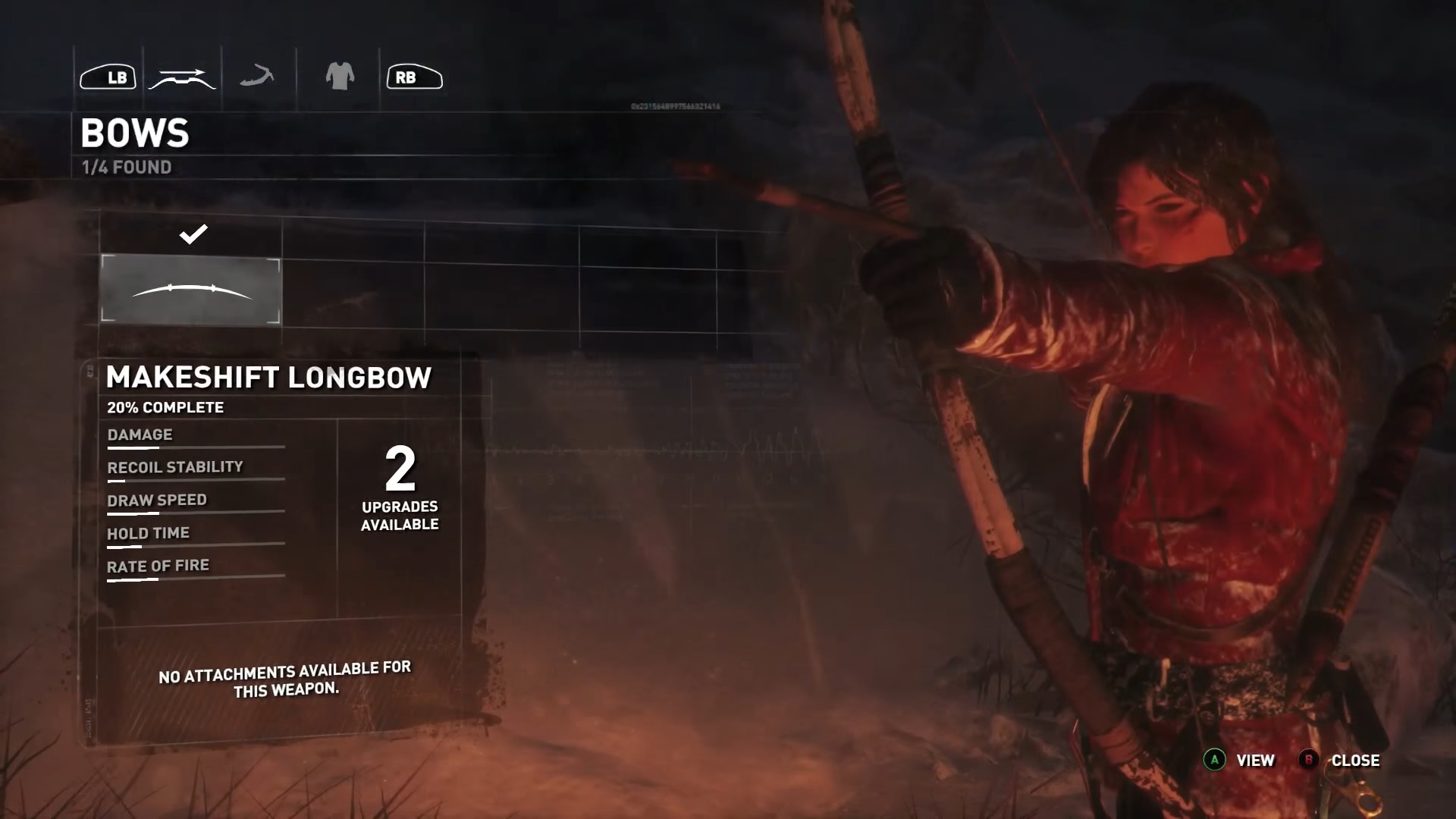The width and height of the screenshot is (1456, 819).
Task: Click the RB bumper icon
Action: tap(413, 76)
